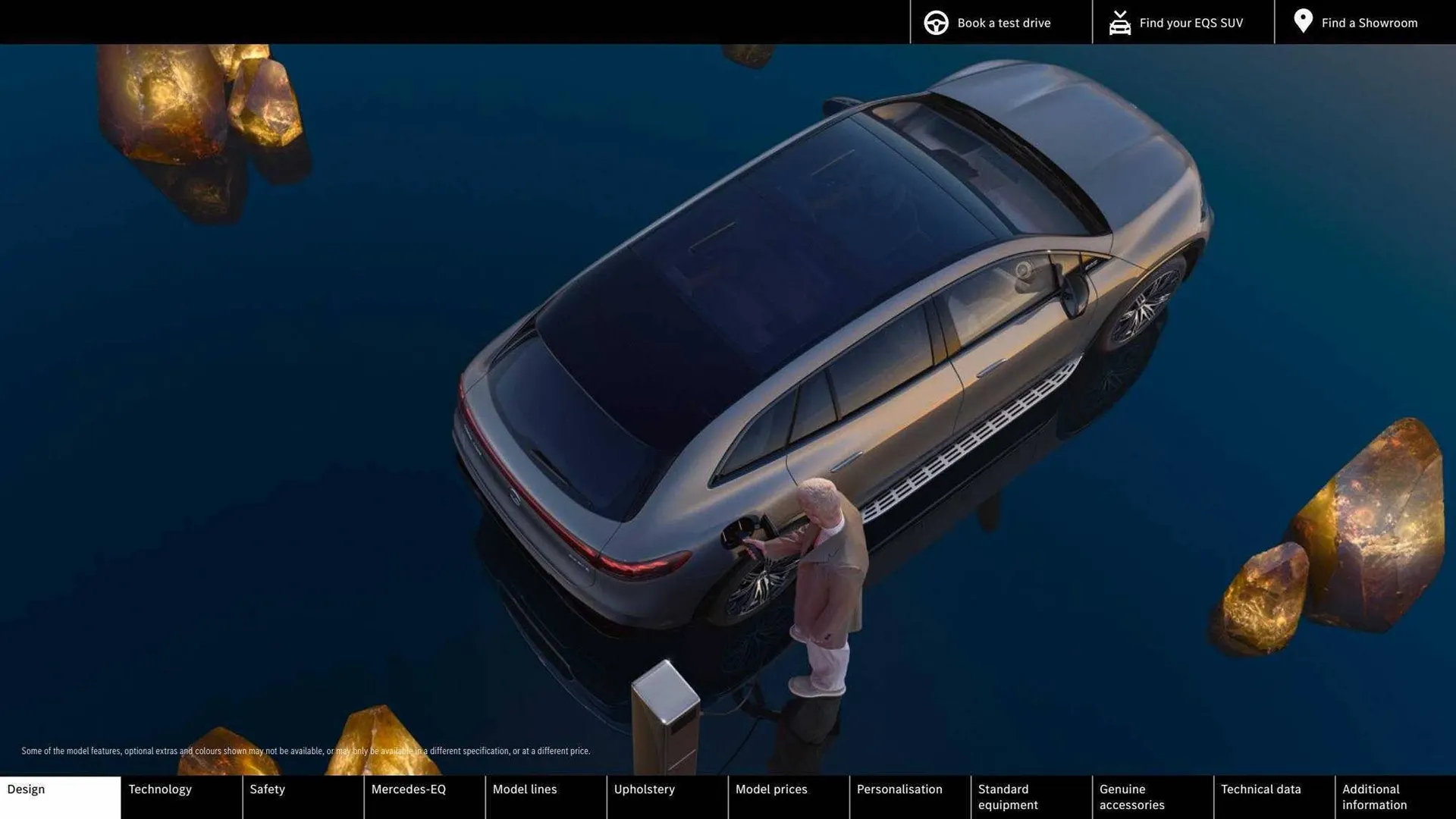1456x819 pixels.
Task: Open the Standard equipment section
Action: [x=1031, y=796]
